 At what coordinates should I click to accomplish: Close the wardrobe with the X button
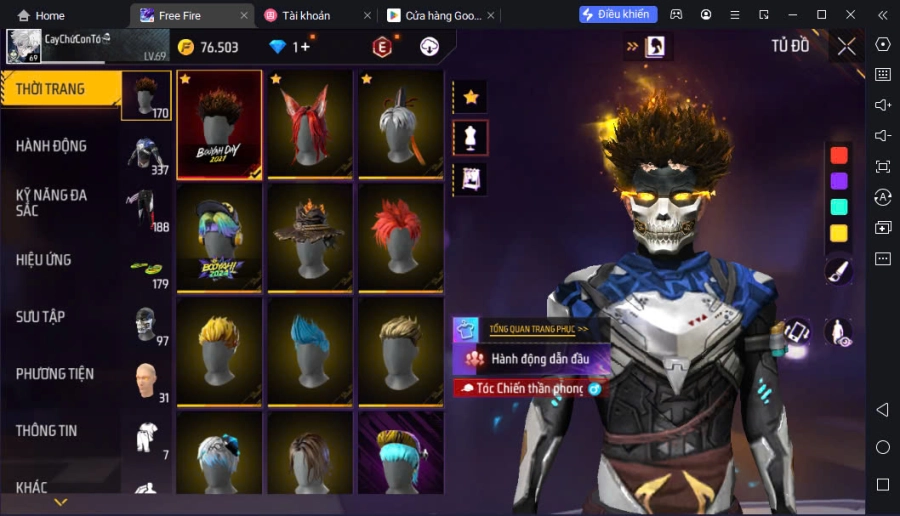[x=846, y=46]
